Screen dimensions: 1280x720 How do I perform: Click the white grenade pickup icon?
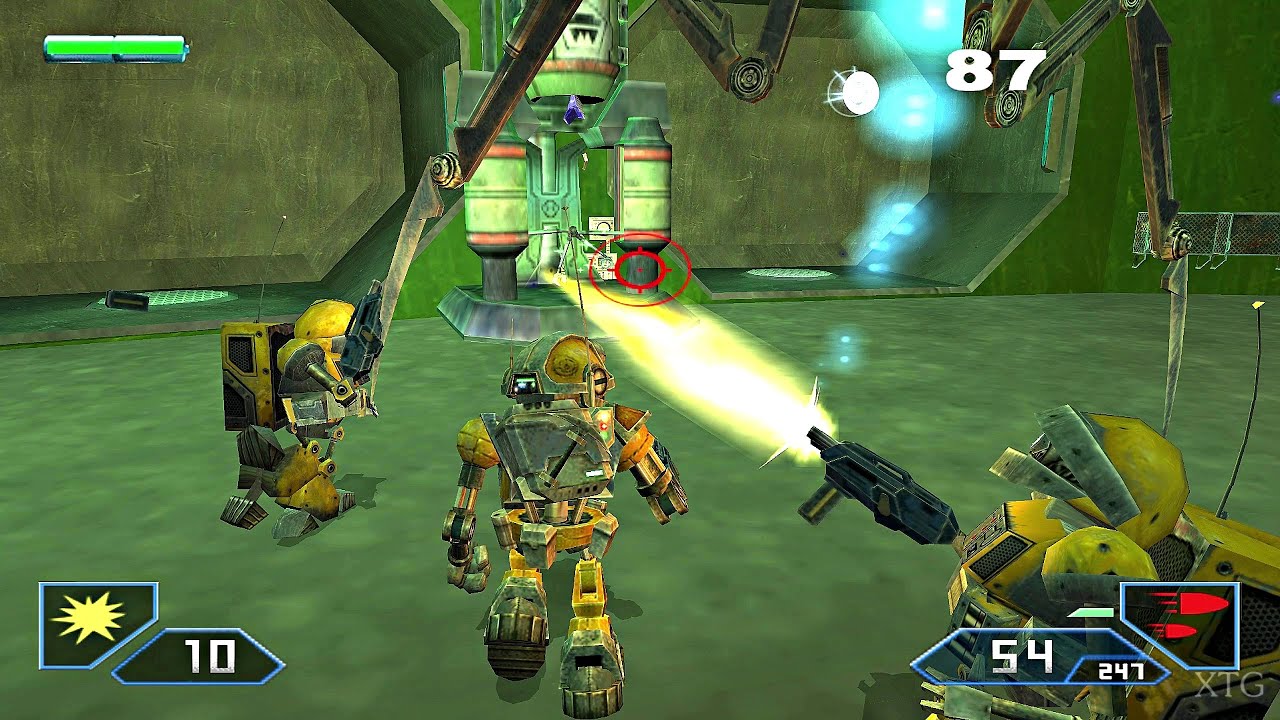pyautogui.click(x=858, y=90)
